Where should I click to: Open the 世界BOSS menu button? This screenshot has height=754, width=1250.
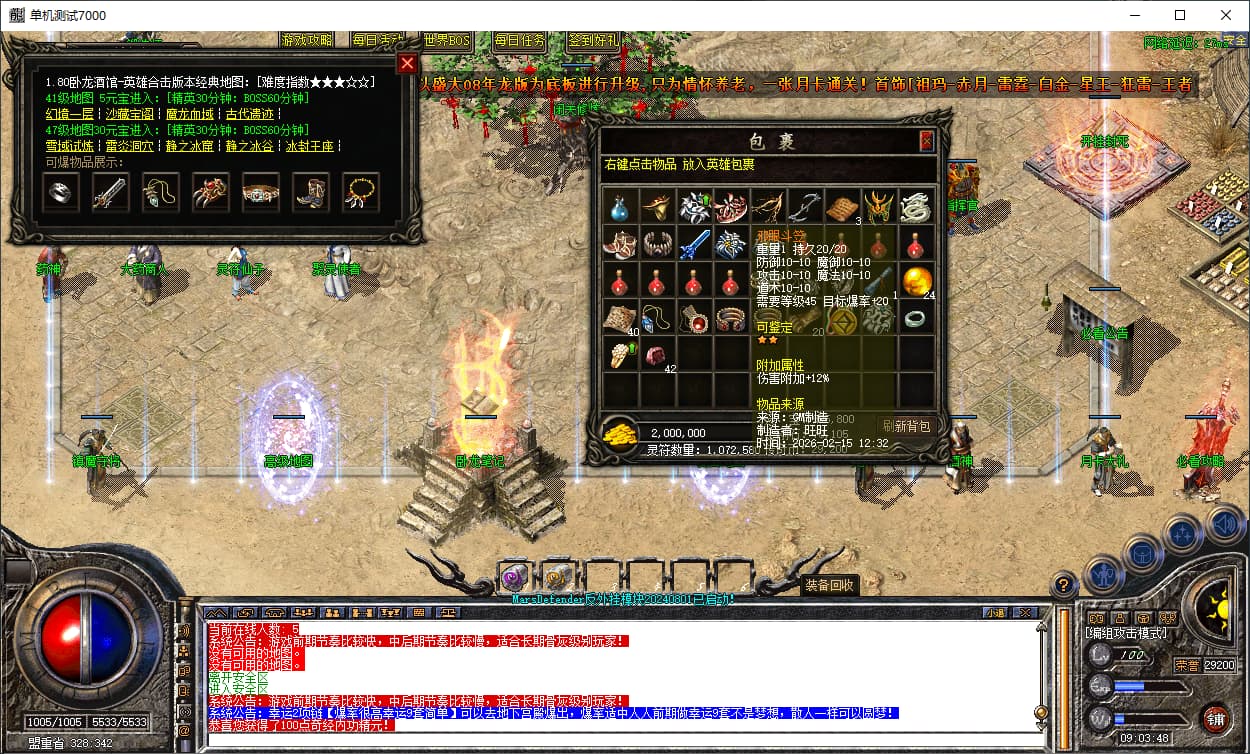pyautogui.click(x=446, y=41)
